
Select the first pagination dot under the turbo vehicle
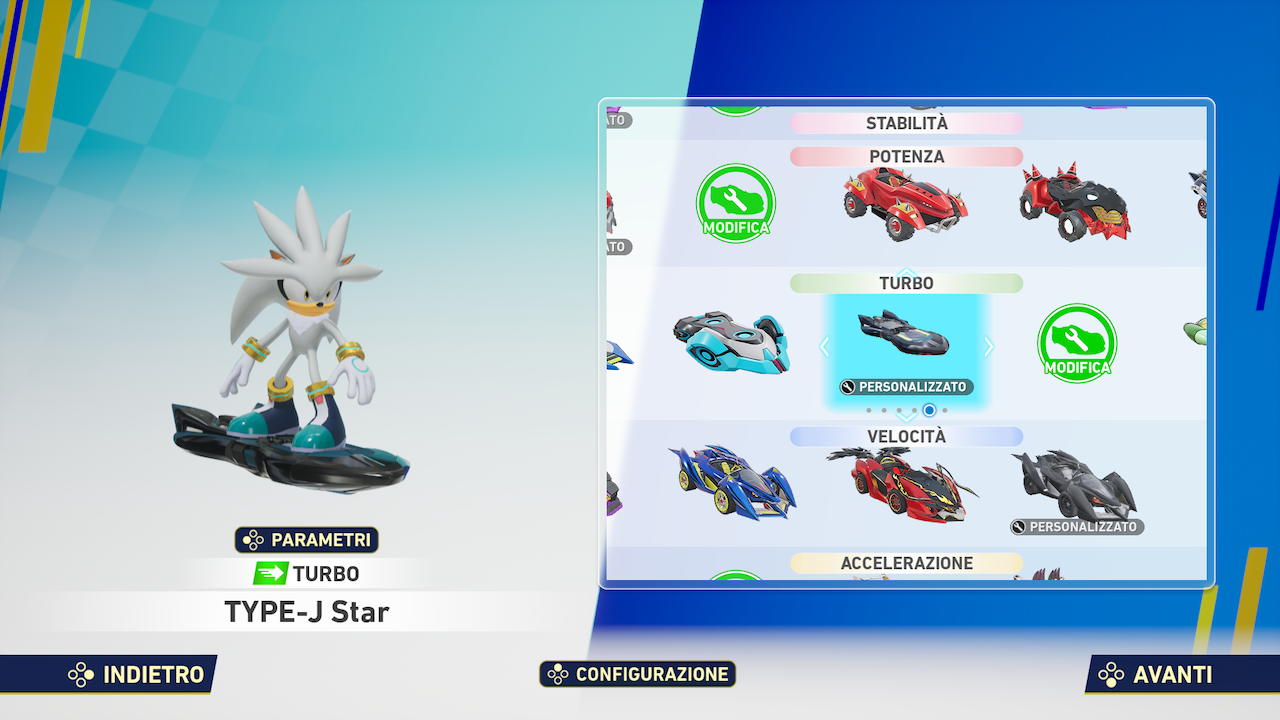[869, 410]
